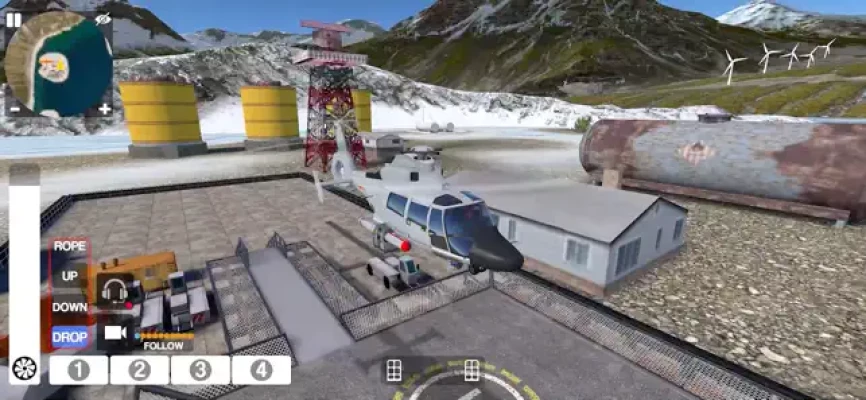
Task: Toggle the rotor engine icon
Action: (25, 369)
